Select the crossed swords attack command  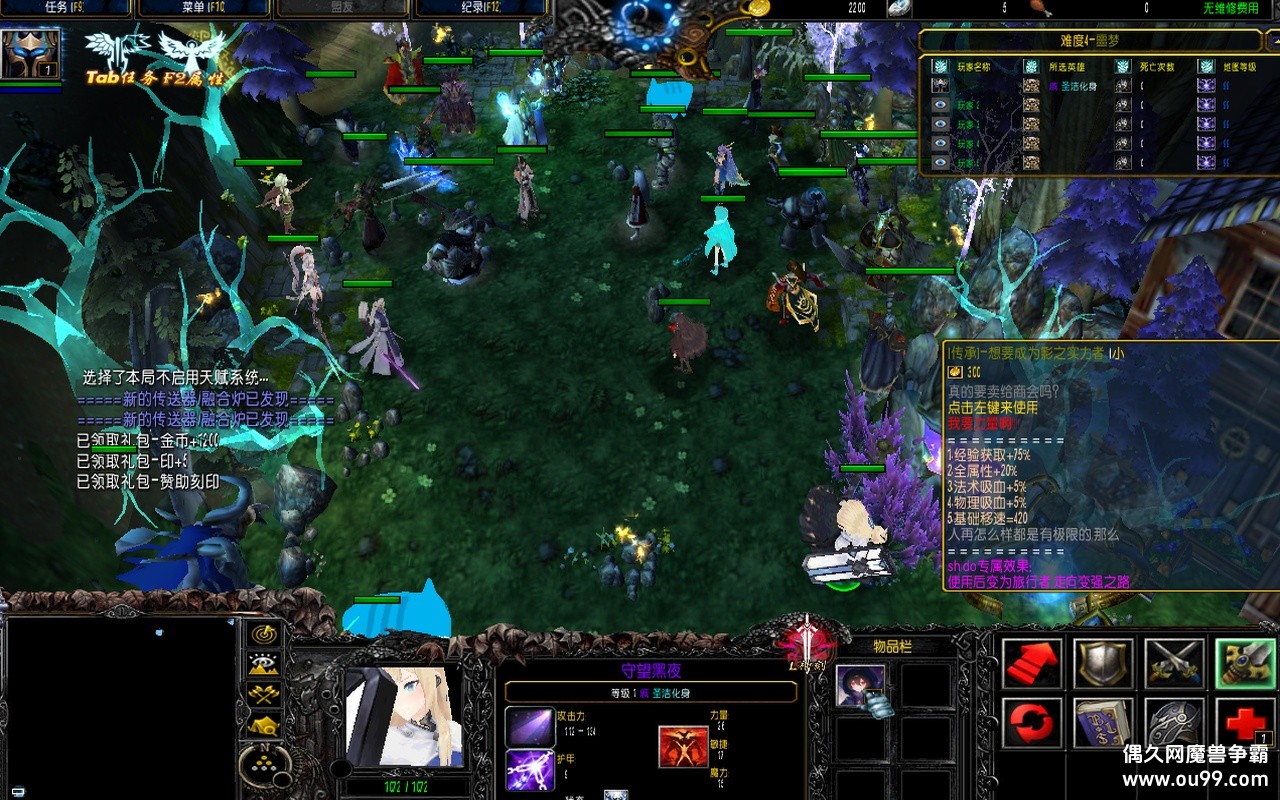[1174, 663]
